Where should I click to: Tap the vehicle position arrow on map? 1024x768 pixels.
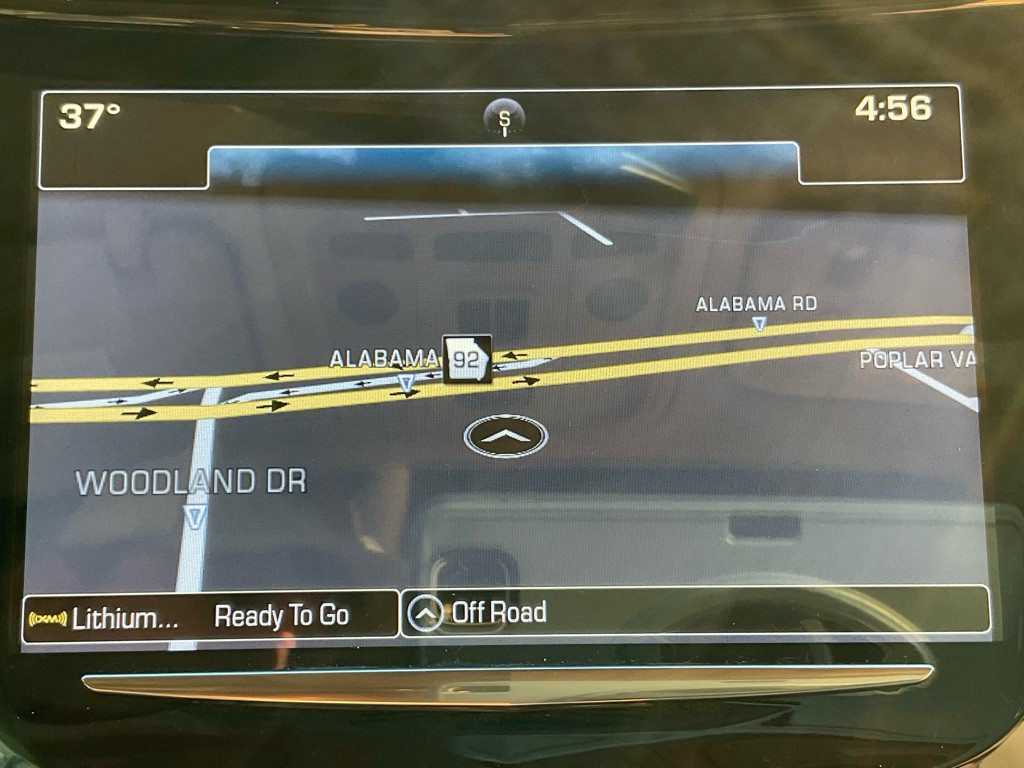click(x=506, y=436)
